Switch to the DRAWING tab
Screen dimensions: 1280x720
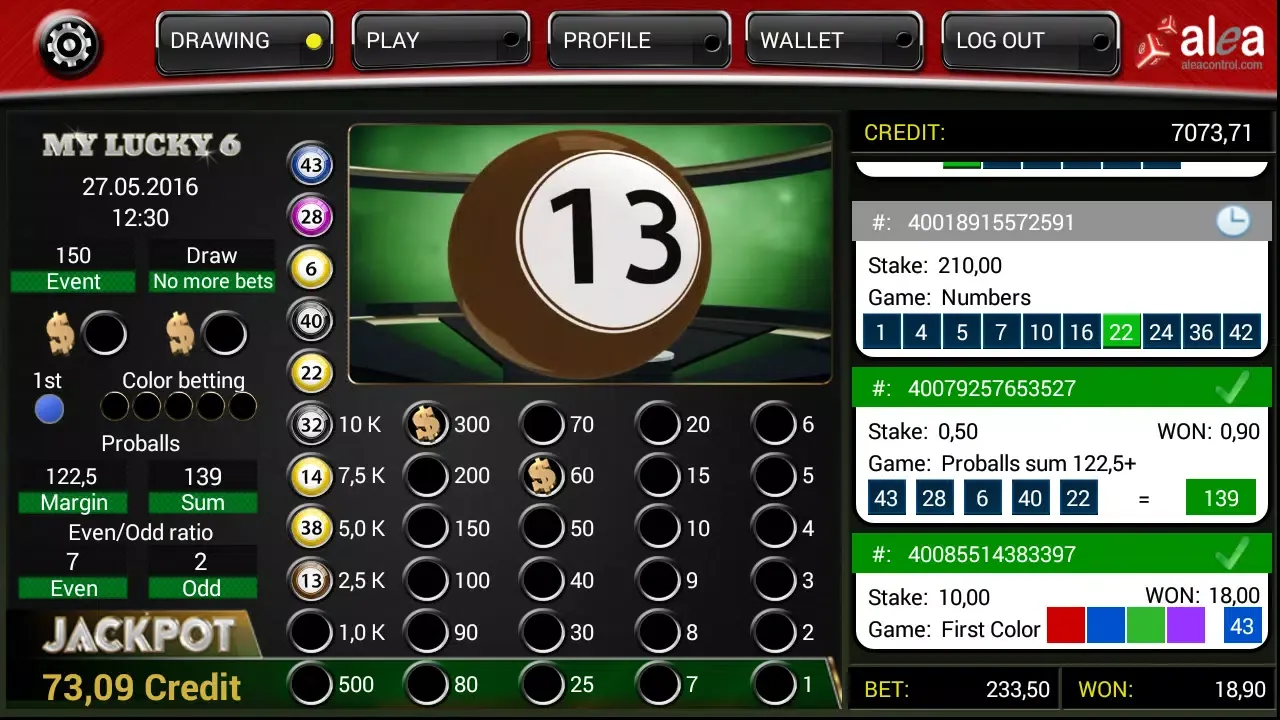tap(244, 42)
